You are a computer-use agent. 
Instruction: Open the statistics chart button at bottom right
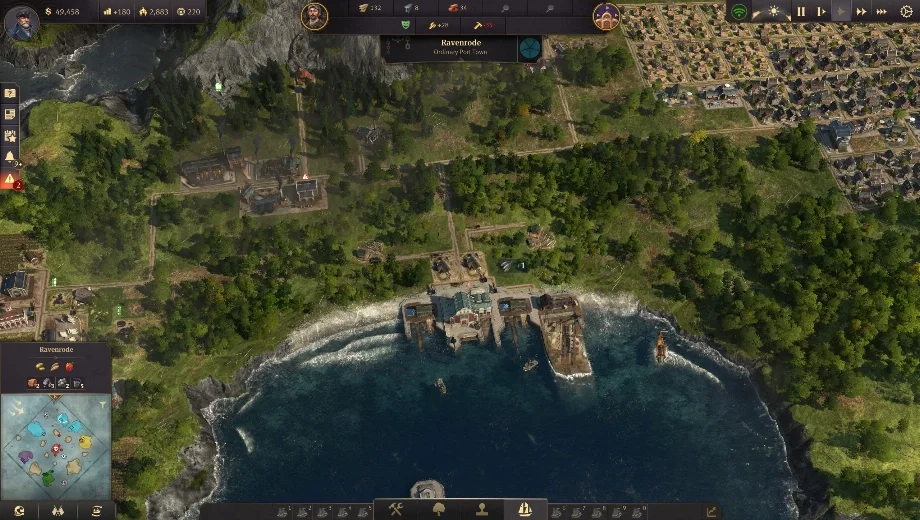pos(711,511)
